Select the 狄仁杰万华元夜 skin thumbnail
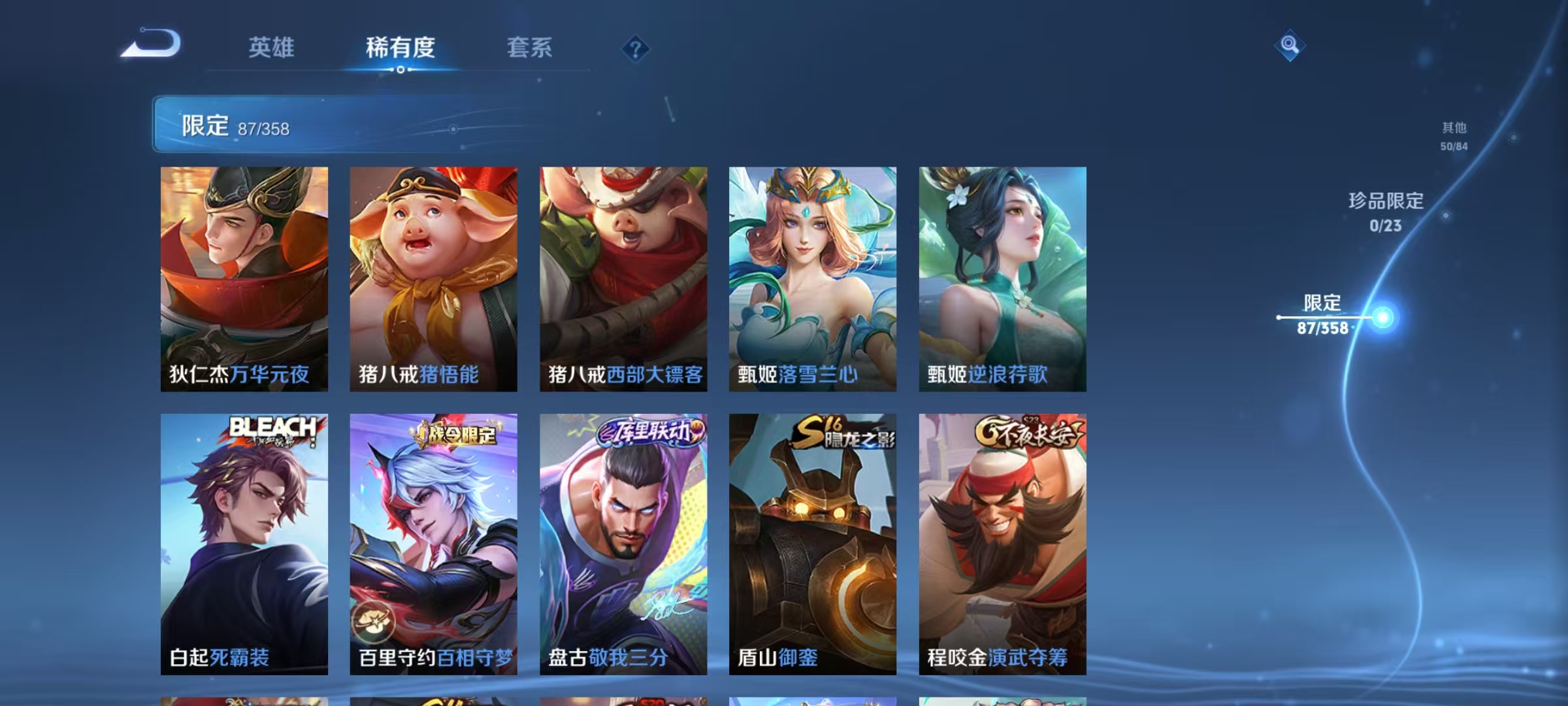Viewport: 1568px width, 706px height. [244, 281]
